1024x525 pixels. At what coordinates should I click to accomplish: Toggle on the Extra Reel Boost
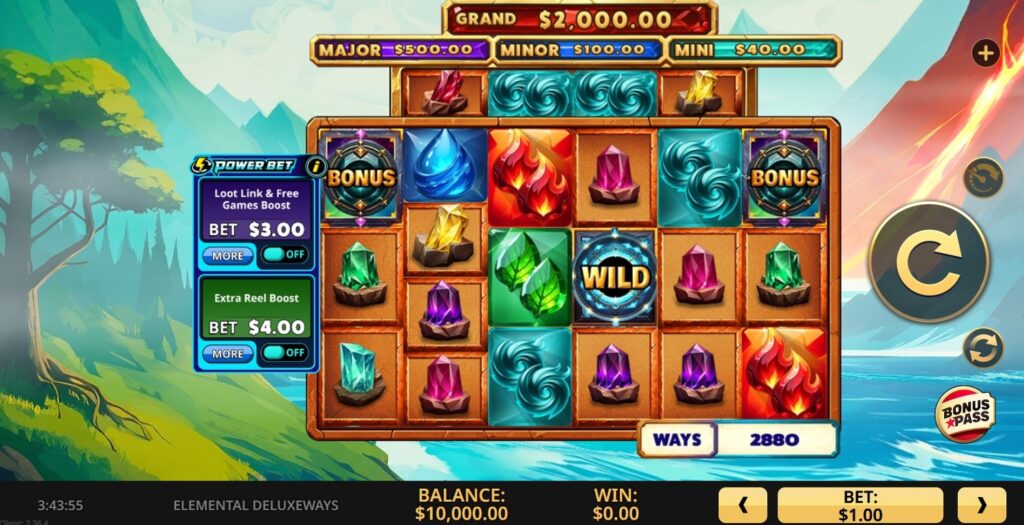284,353
